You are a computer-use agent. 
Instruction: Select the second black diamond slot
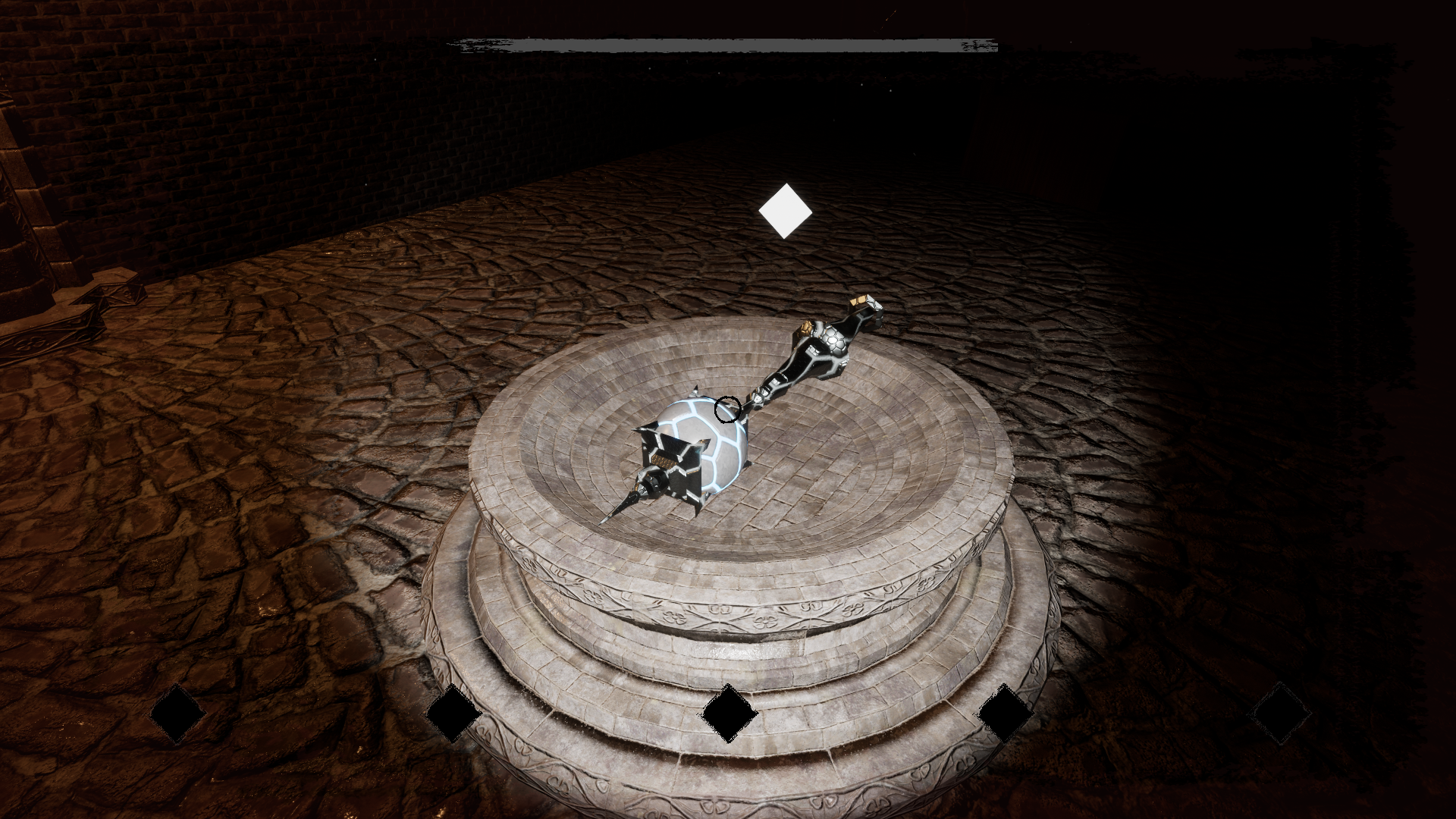[452, 714]
